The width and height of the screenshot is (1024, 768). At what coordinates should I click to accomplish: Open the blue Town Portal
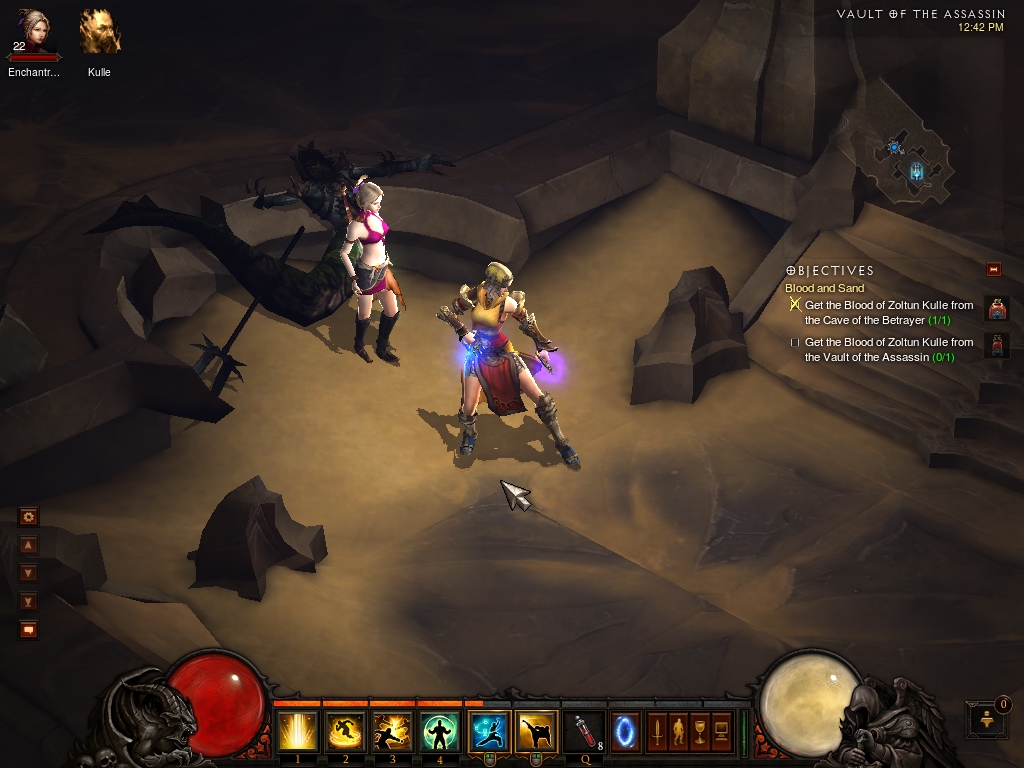click(625, 732)
